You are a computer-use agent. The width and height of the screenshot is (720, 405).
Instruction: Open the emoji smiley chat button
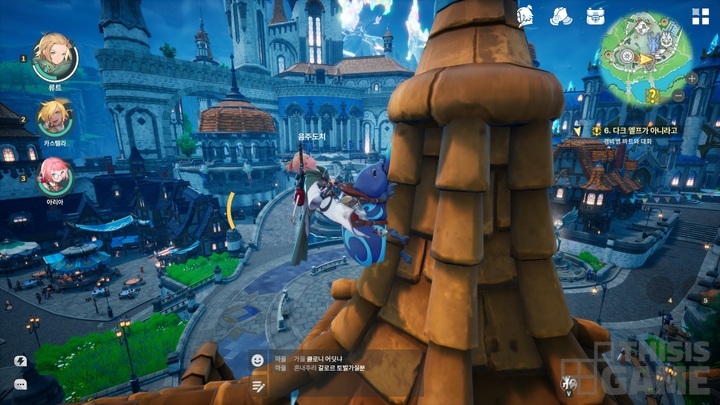258,360
